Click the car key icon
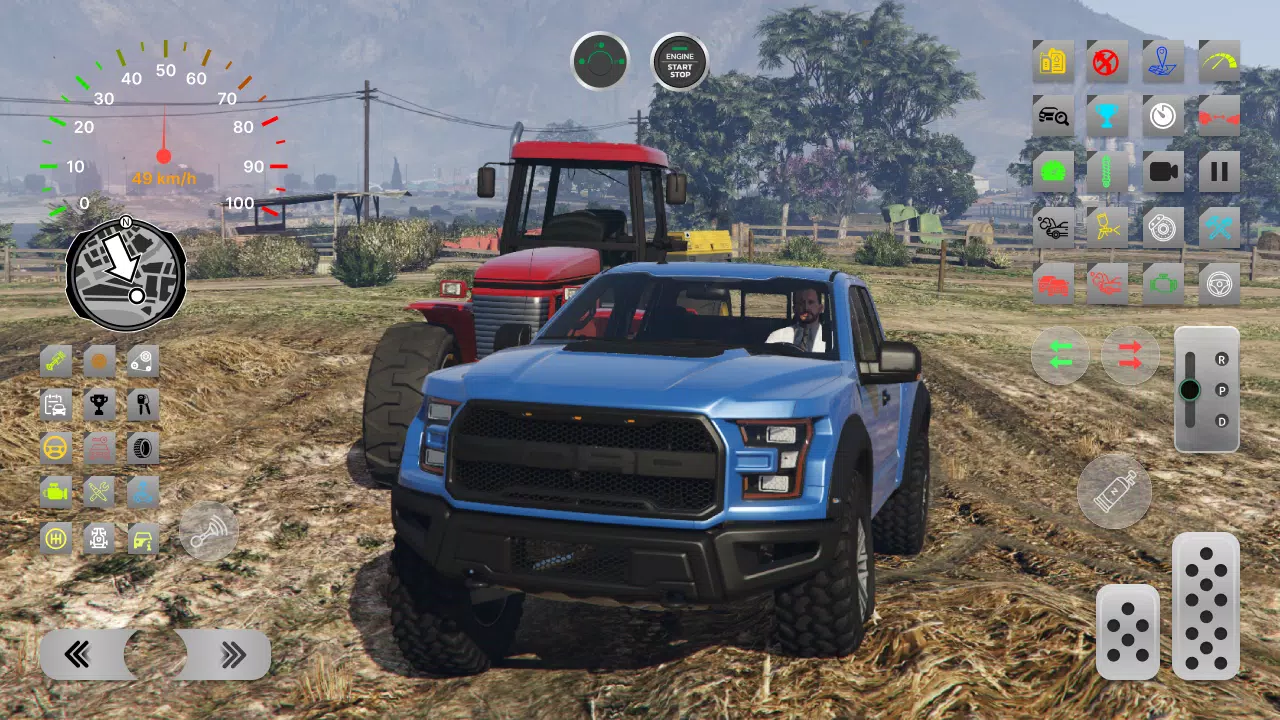Viewport: 1280px width, 720px height. [141, 403]
